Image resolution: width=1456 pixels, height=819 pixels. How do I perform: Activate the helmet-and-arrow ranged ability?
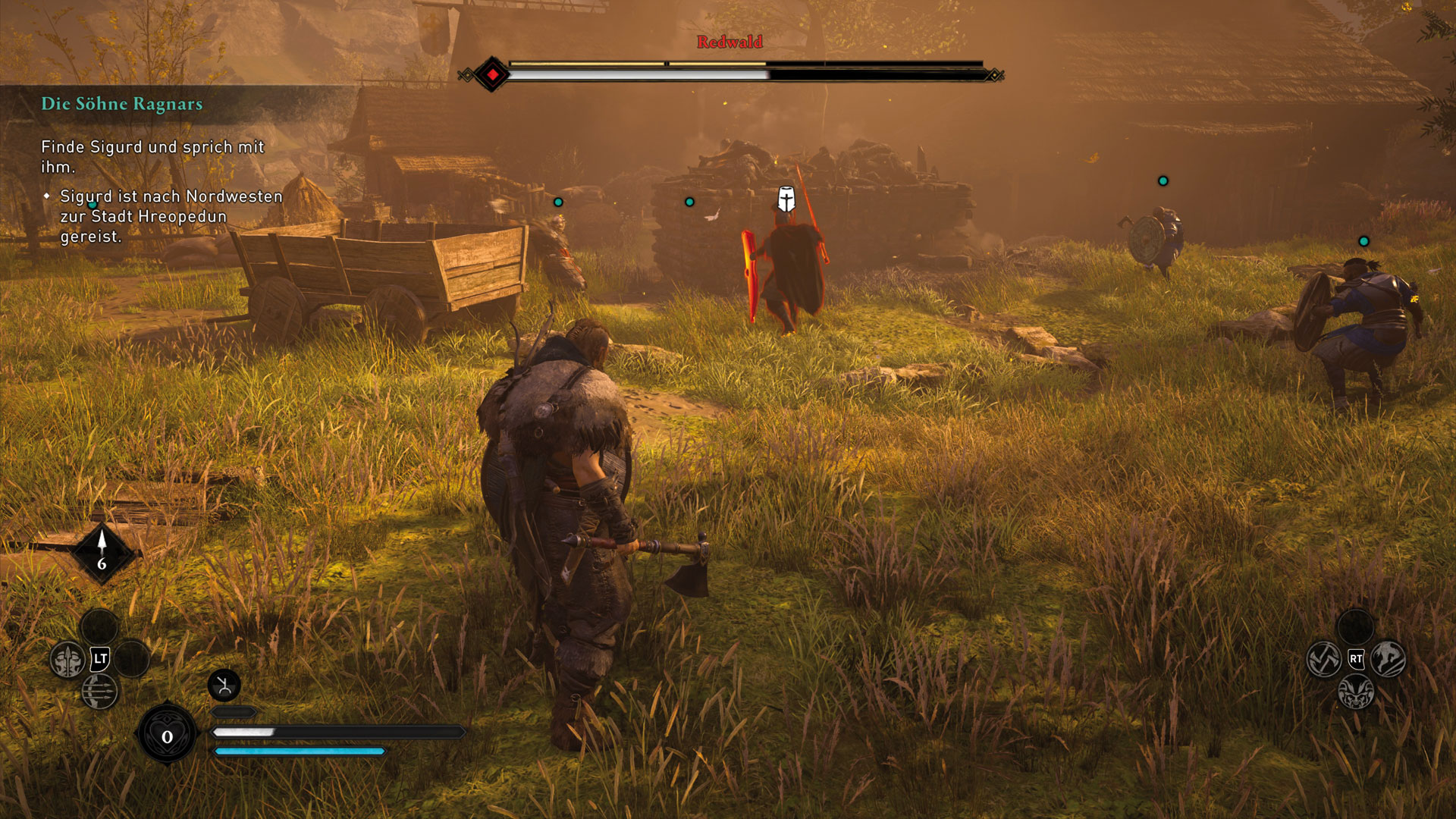pos(67,660)
